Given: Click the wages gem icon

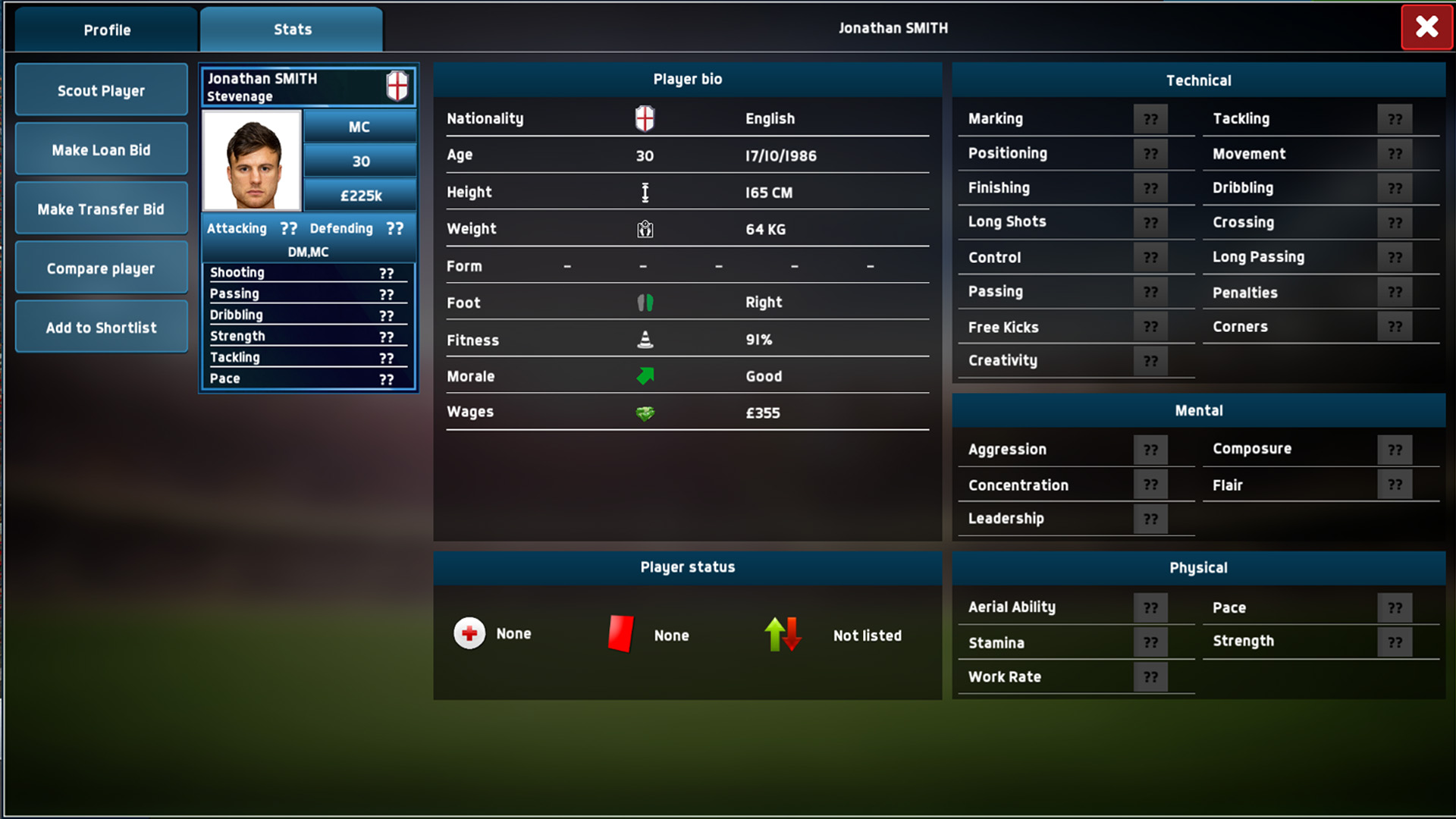Looking at the screenshot, I should coord(644,413).
